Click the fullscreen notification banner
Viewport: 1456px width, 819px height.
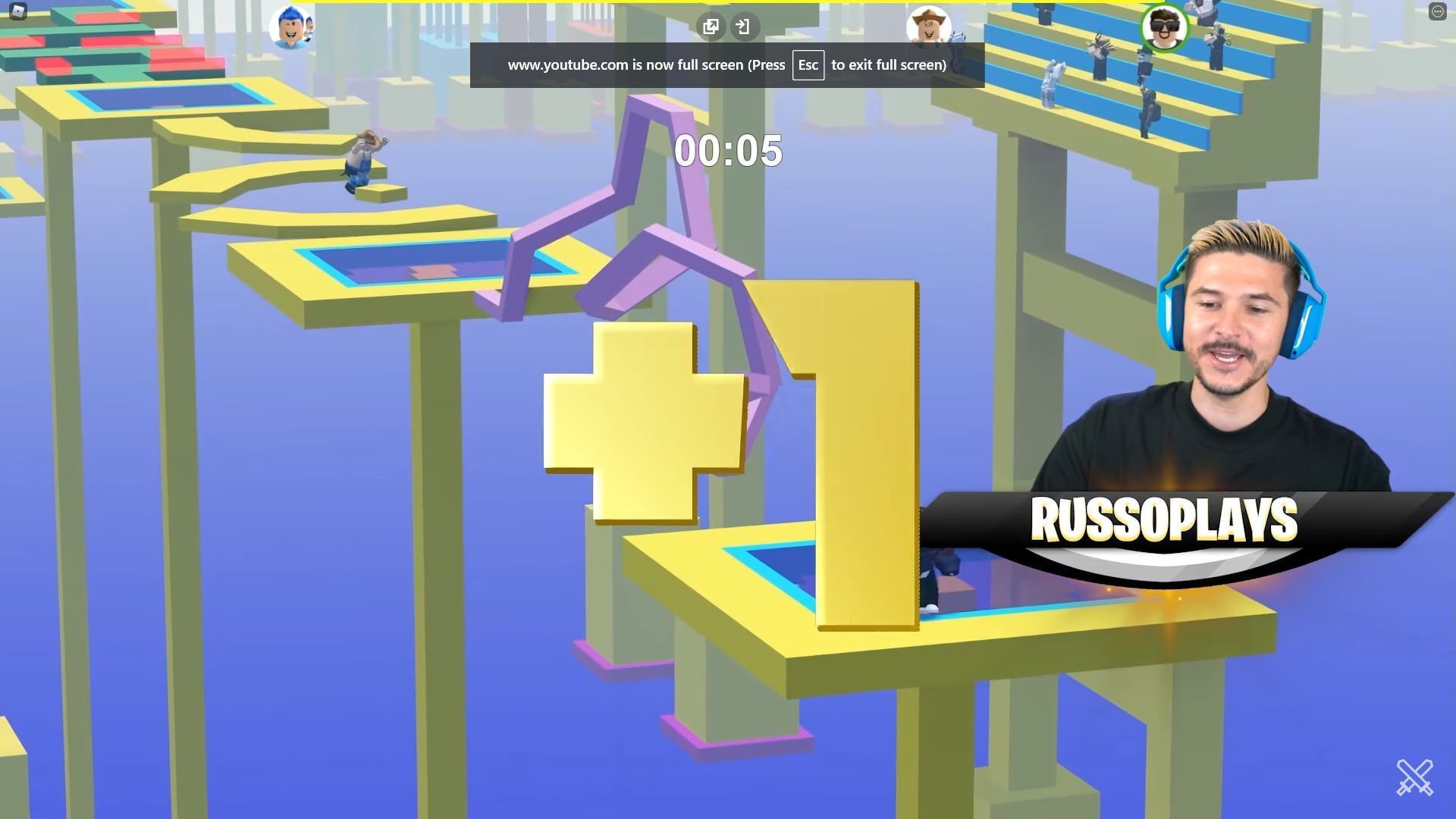(x=726, y=64)
